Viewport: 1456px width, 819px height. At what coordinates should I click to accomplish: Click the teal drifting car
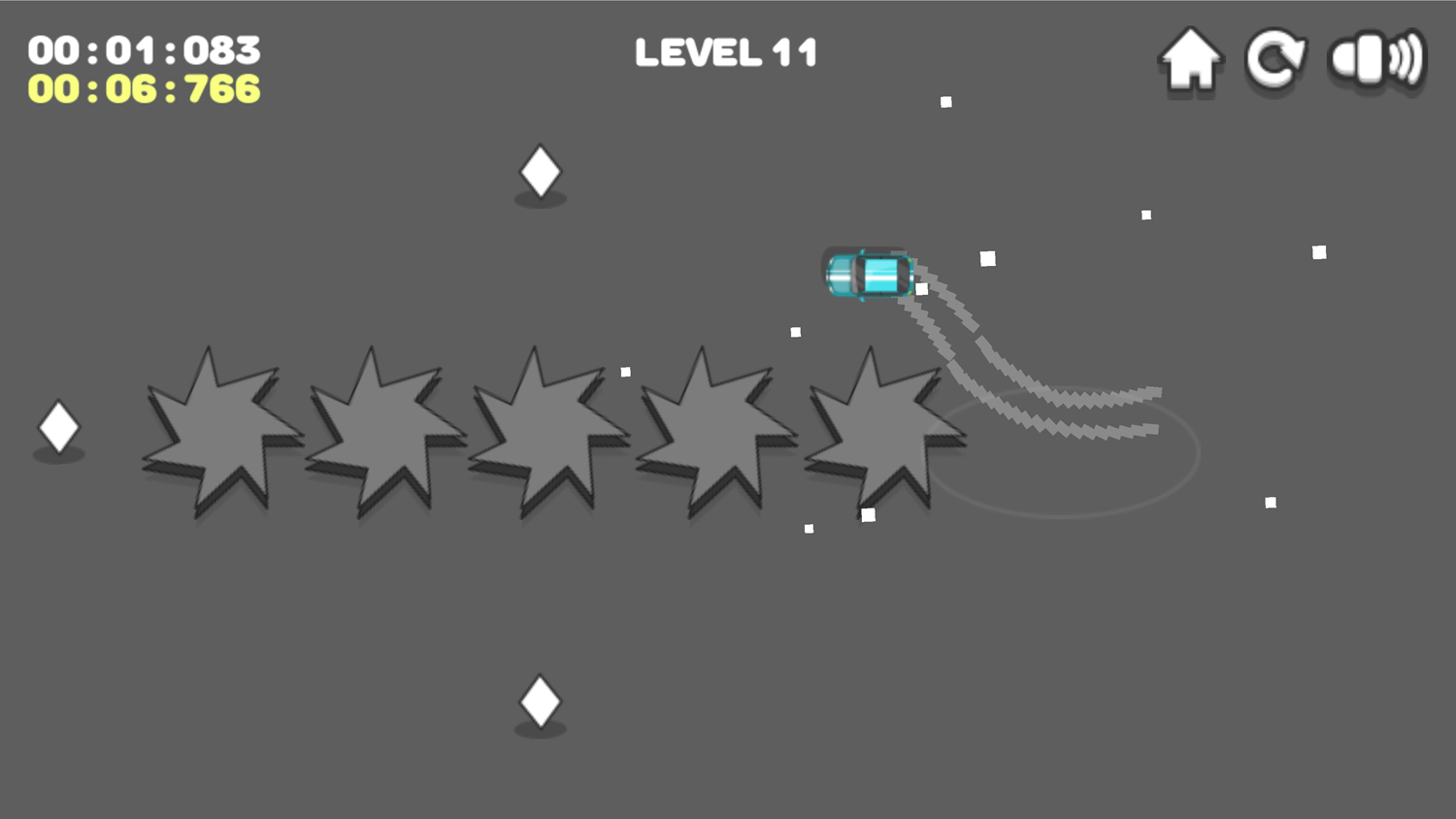[x=869, y=275]
